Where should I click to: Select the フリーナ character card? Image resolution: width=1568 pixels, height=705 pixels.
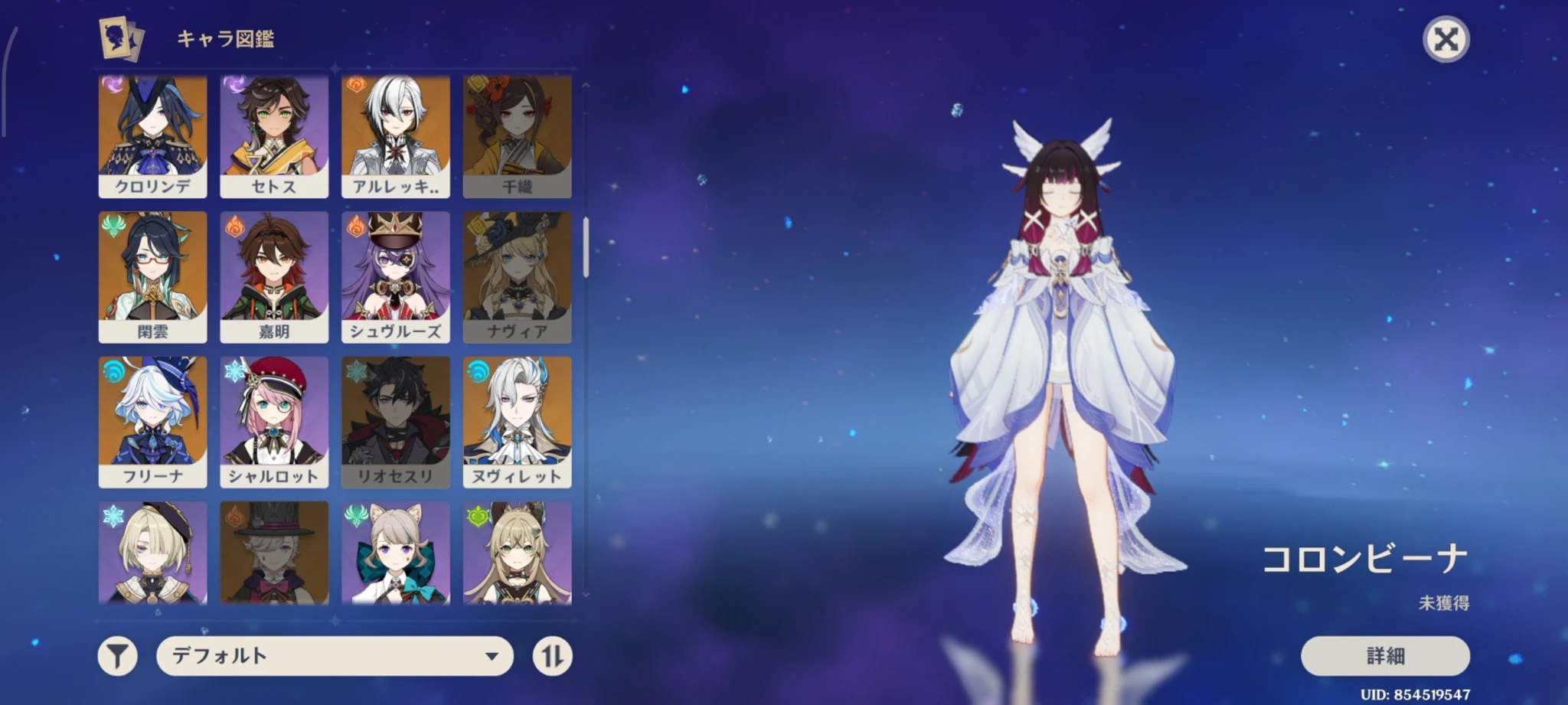click(x=152, y=421)
